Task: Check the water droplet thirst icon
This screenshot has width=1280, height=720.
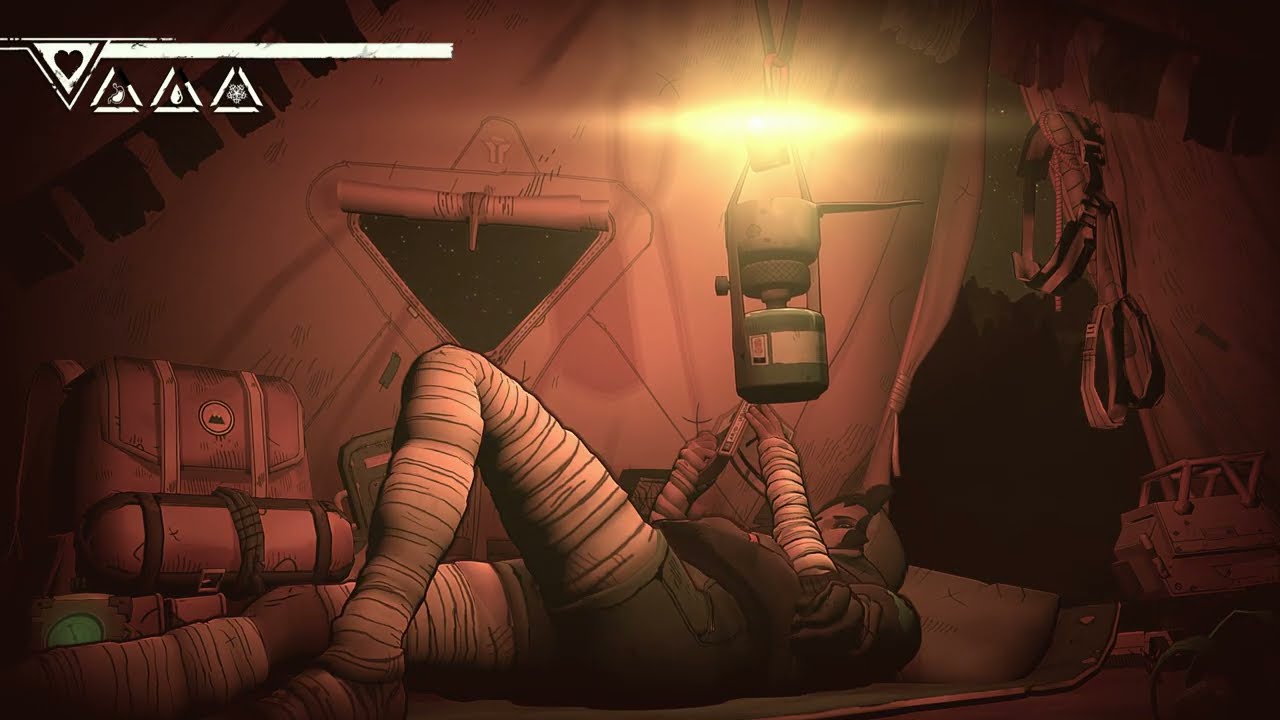Action: click(x=177, y=95)
